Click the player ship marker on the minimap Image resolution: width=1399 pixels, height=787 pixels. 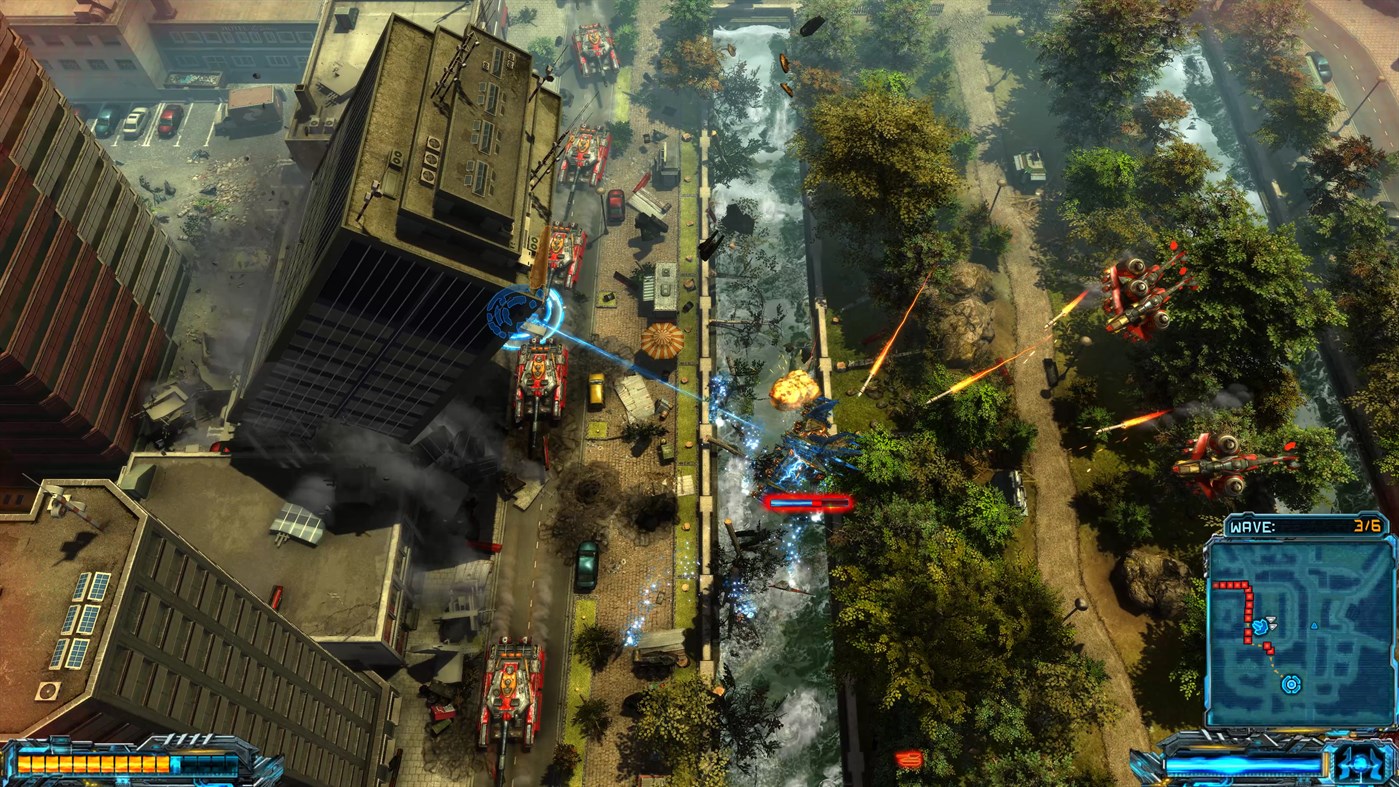click(x=1260, y=627)
